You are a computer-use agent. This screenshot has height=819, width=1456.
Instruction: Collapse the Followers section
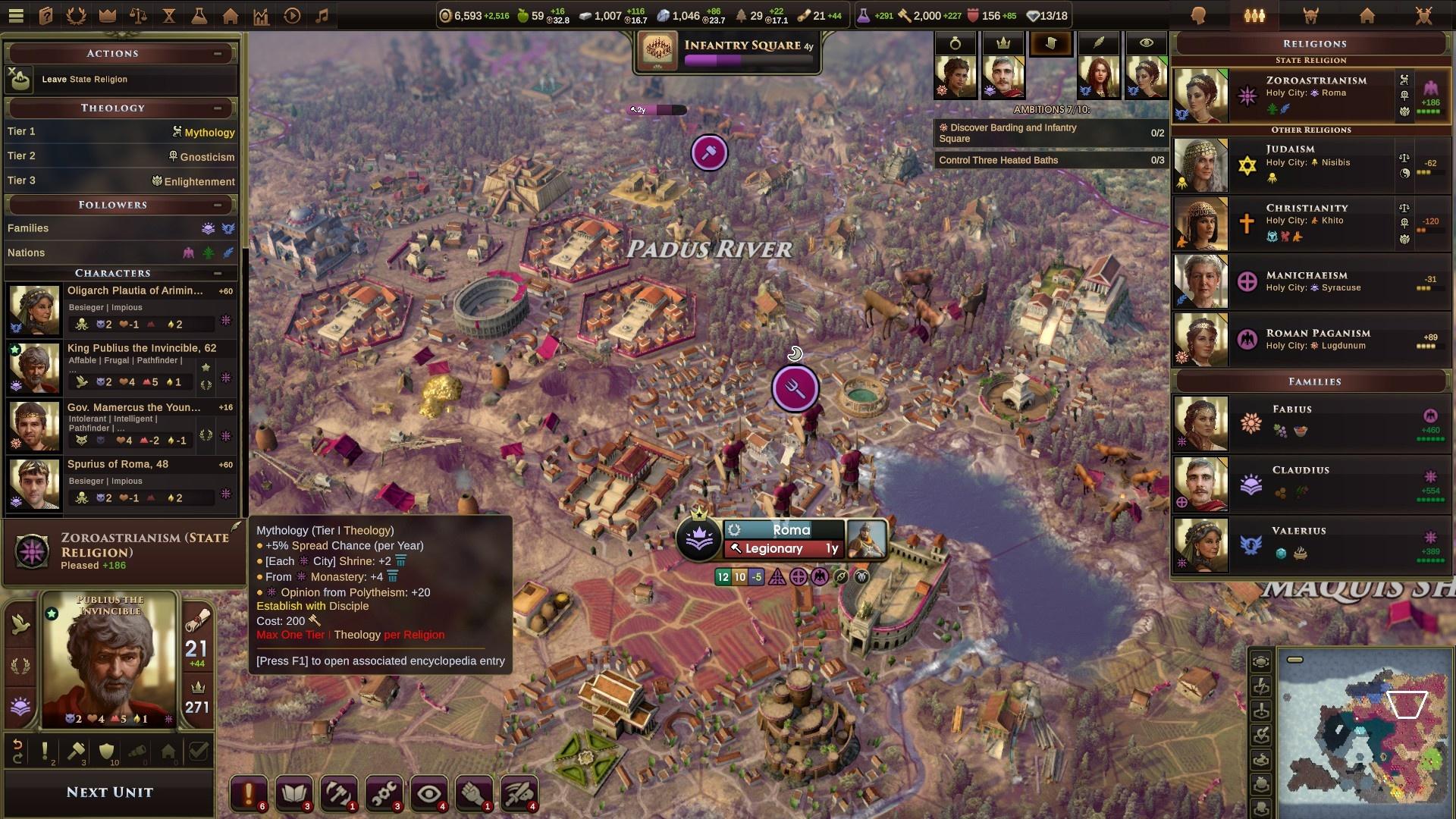[218, 205]
